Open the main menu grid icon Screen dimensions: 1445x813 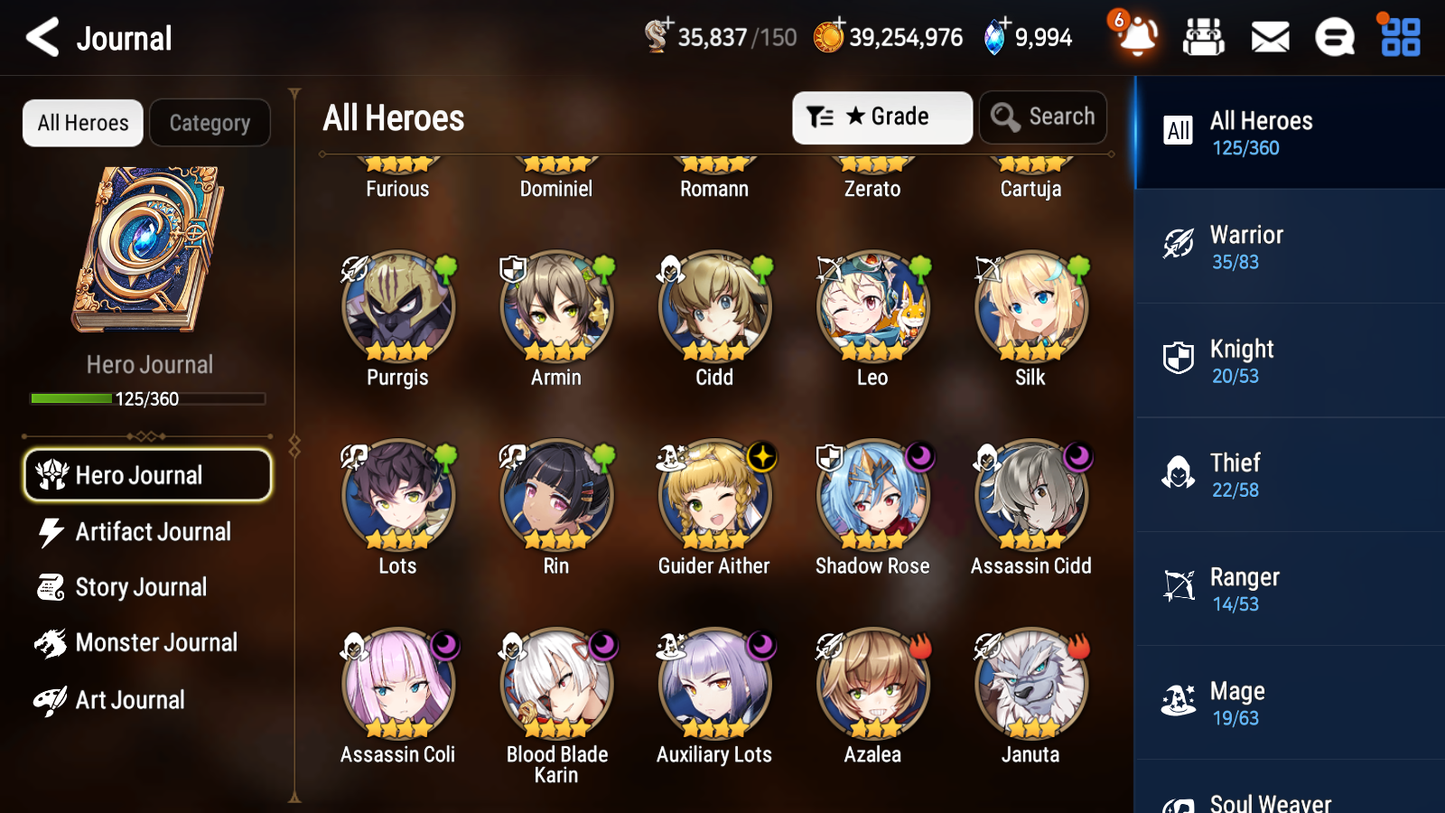pos(1398,36)
